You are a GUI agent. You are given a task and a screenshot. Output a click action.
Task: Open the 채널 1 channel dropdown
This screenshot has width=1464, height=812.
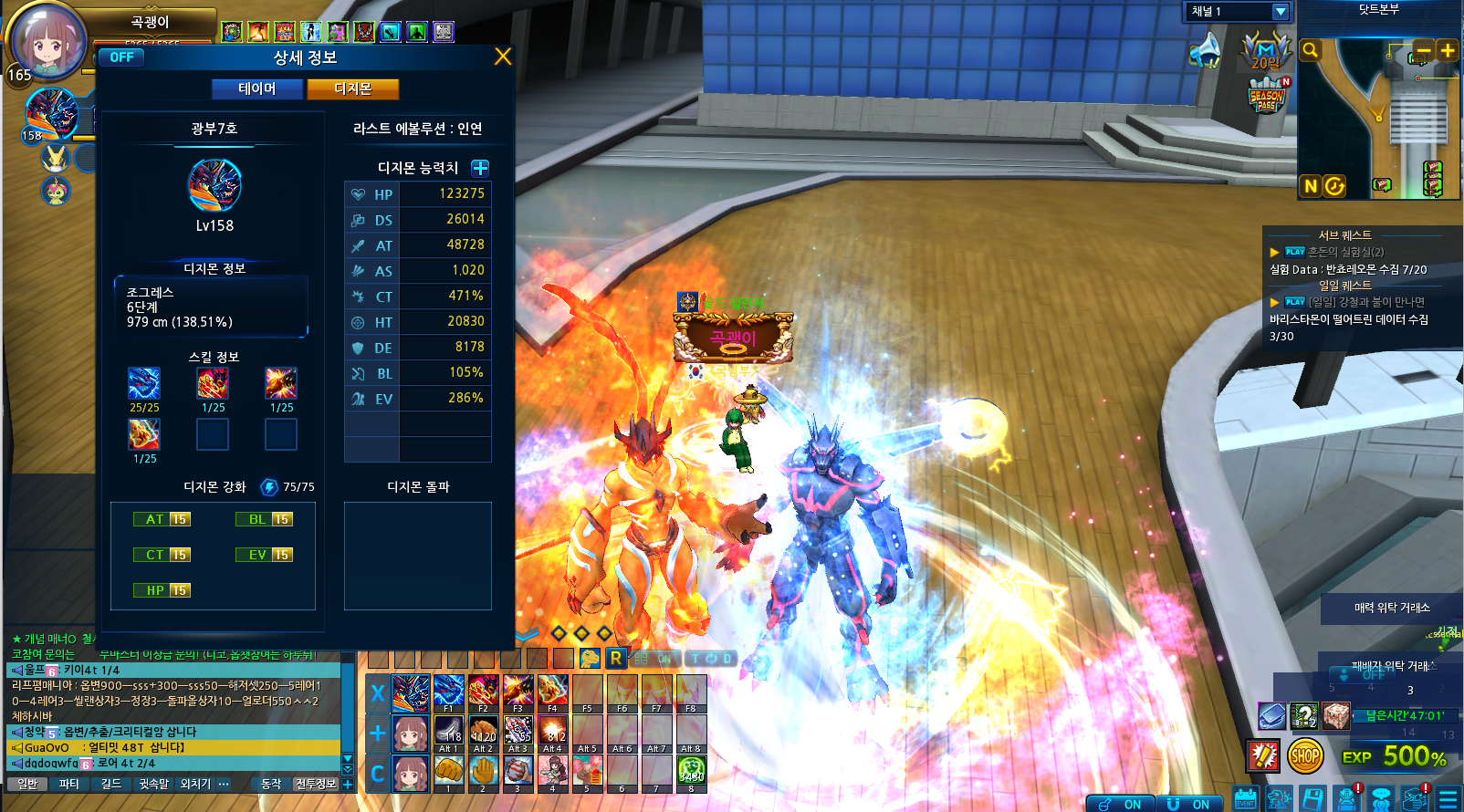point(1280,11)
